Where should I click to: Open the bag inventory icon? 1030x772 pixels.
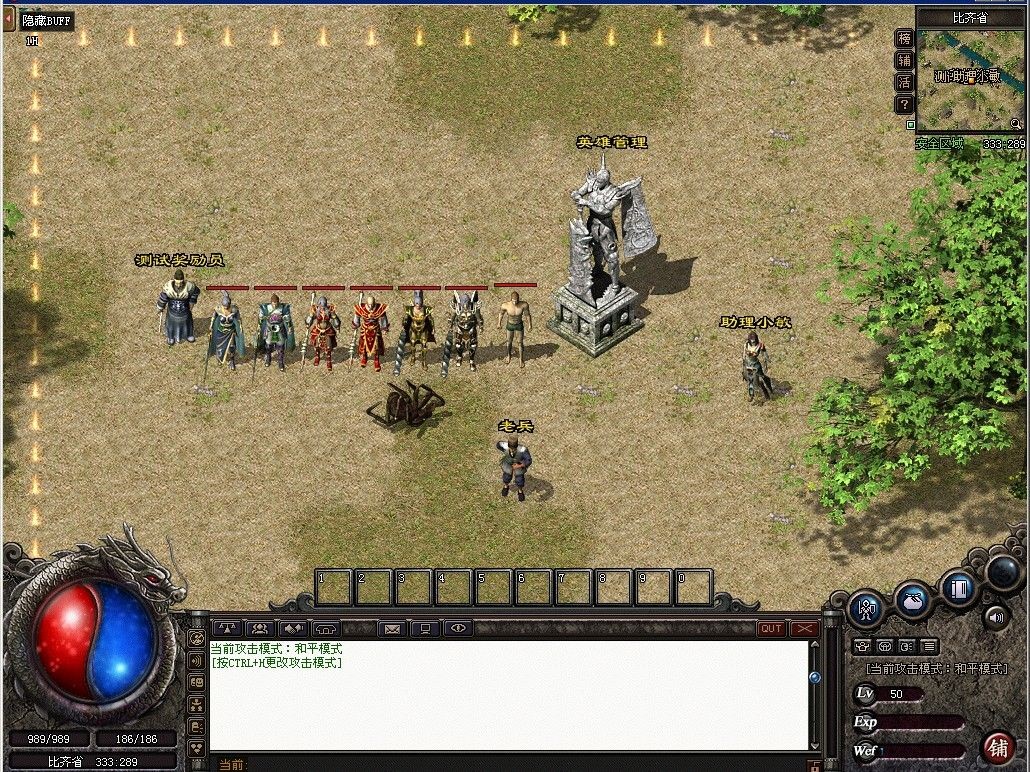tap(912, 600)
